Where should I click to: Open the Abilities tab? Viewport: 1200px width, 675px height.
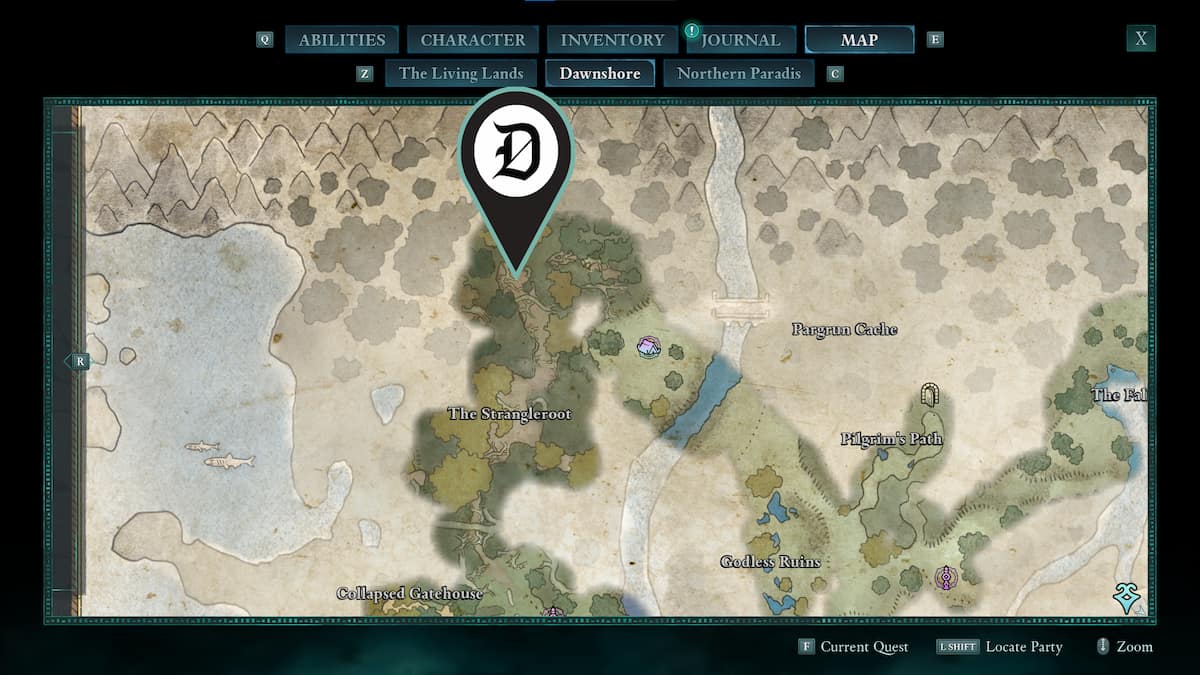coord(342,40)
